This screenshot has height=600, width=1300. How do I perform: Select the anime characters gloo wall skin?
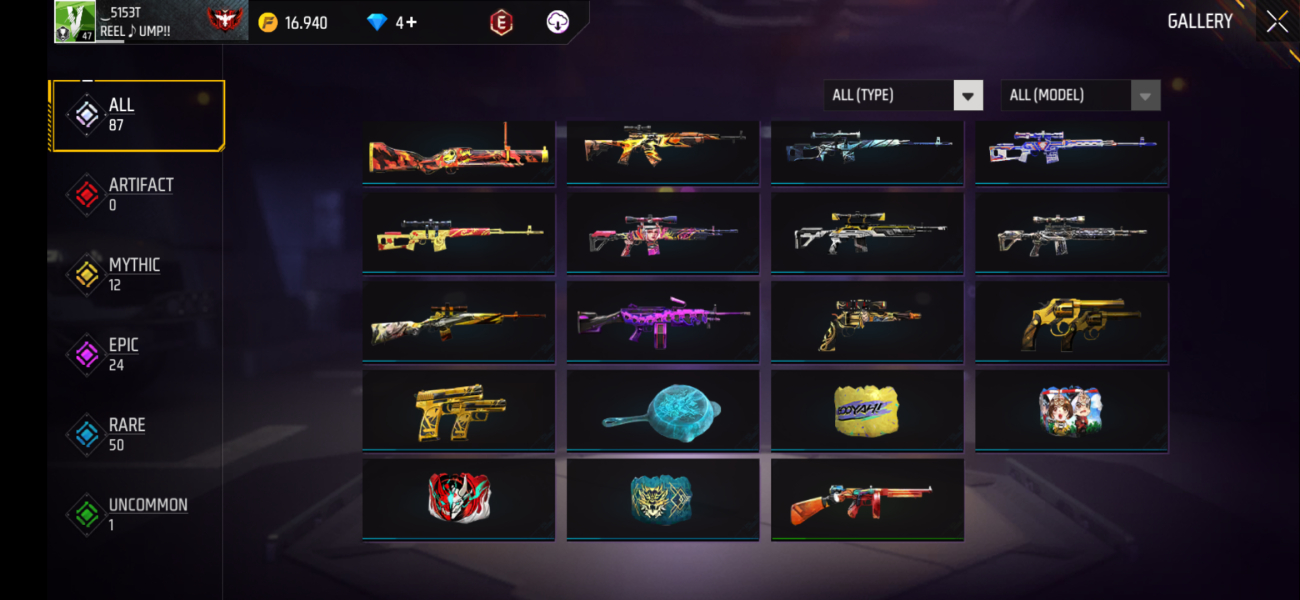point(1071,410)
